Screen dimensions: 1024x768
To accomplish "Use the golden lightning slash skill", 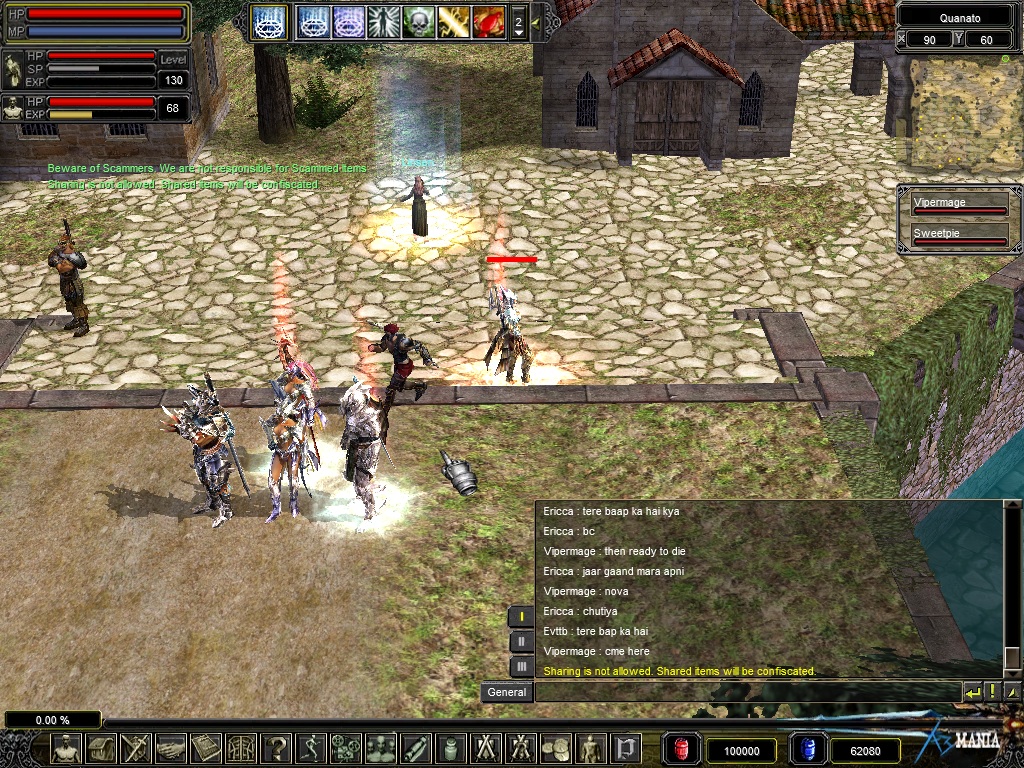I will coord(453,22).
